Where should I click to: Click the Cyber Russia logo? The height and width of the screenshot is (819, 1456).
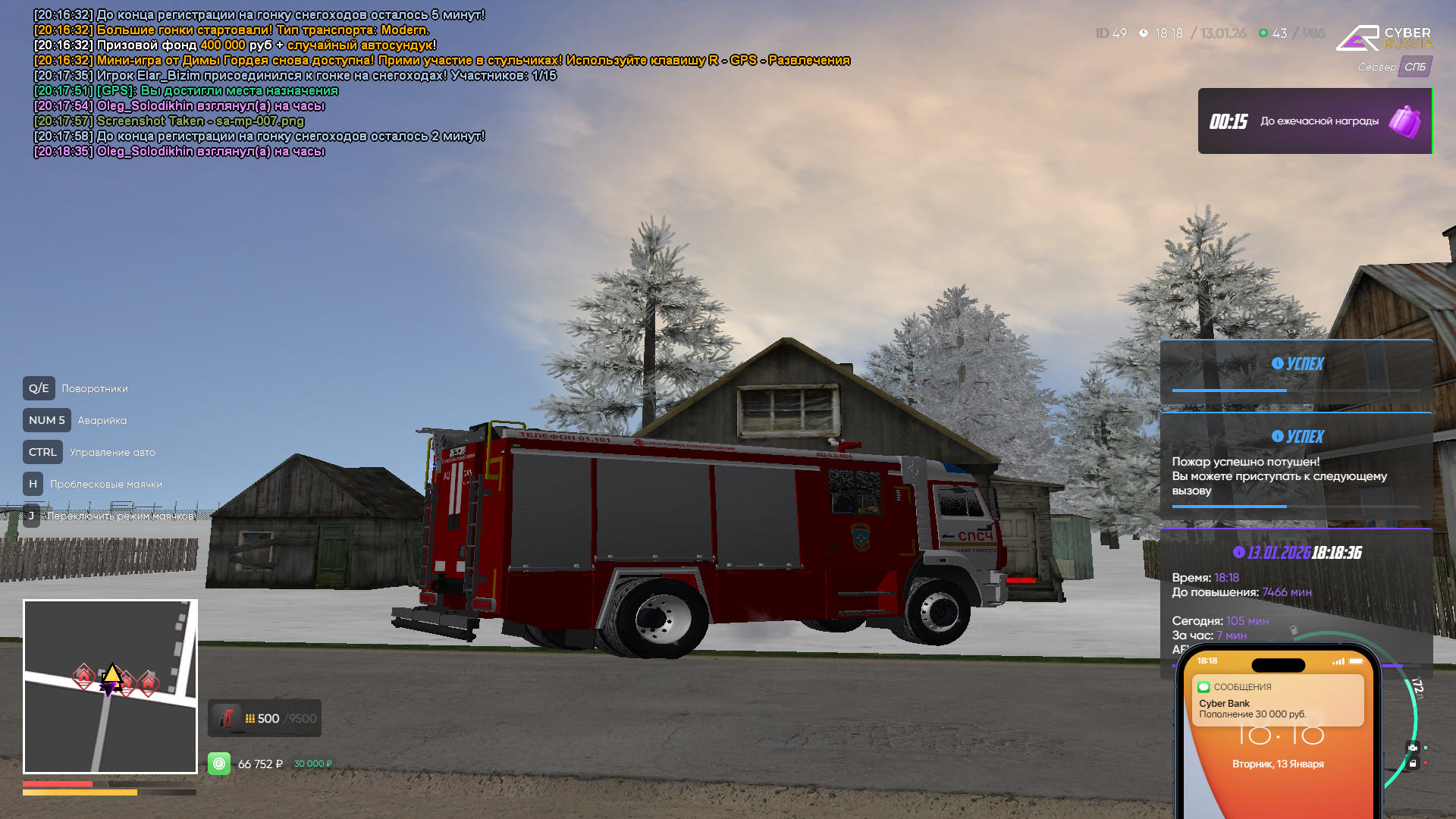point(1383,38)
